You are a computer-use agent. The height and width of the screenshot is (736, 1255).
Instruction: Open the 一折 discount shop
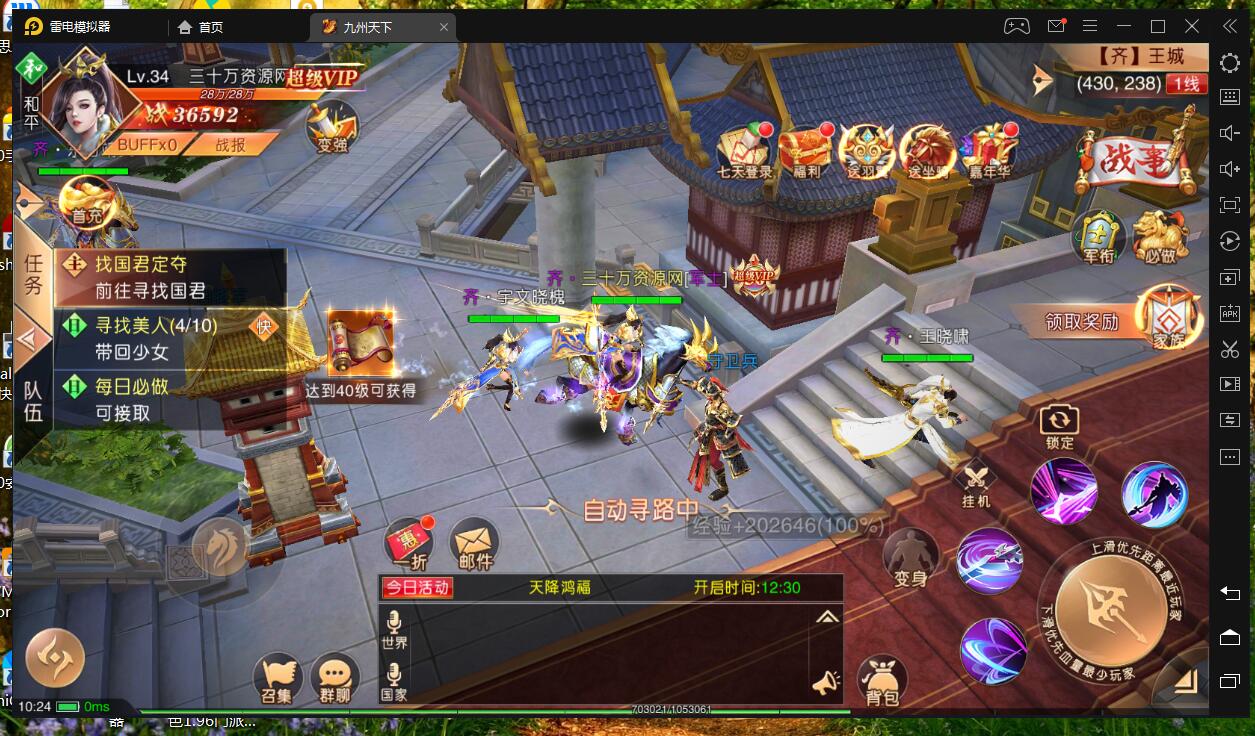click(409, 545)
